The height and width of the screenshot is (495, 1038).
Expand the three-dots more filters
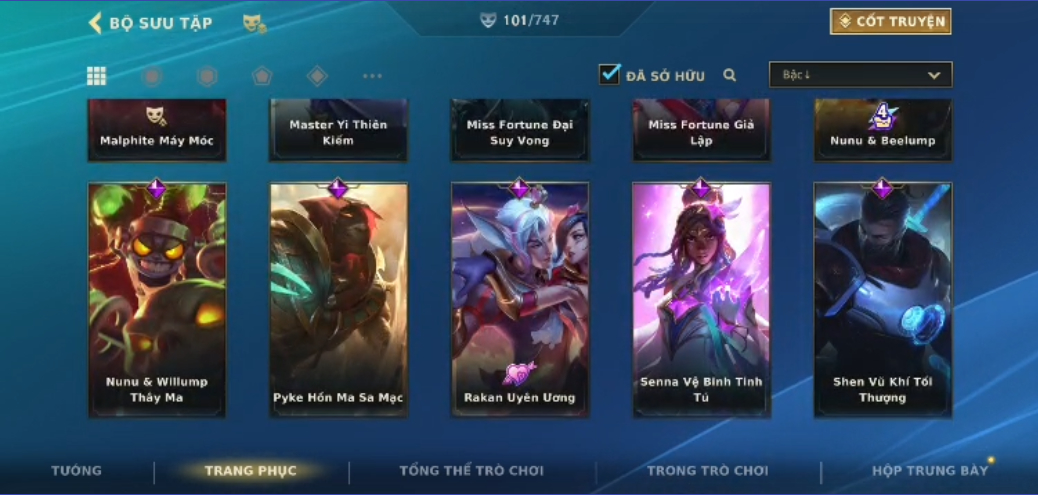tap(372, 76)
